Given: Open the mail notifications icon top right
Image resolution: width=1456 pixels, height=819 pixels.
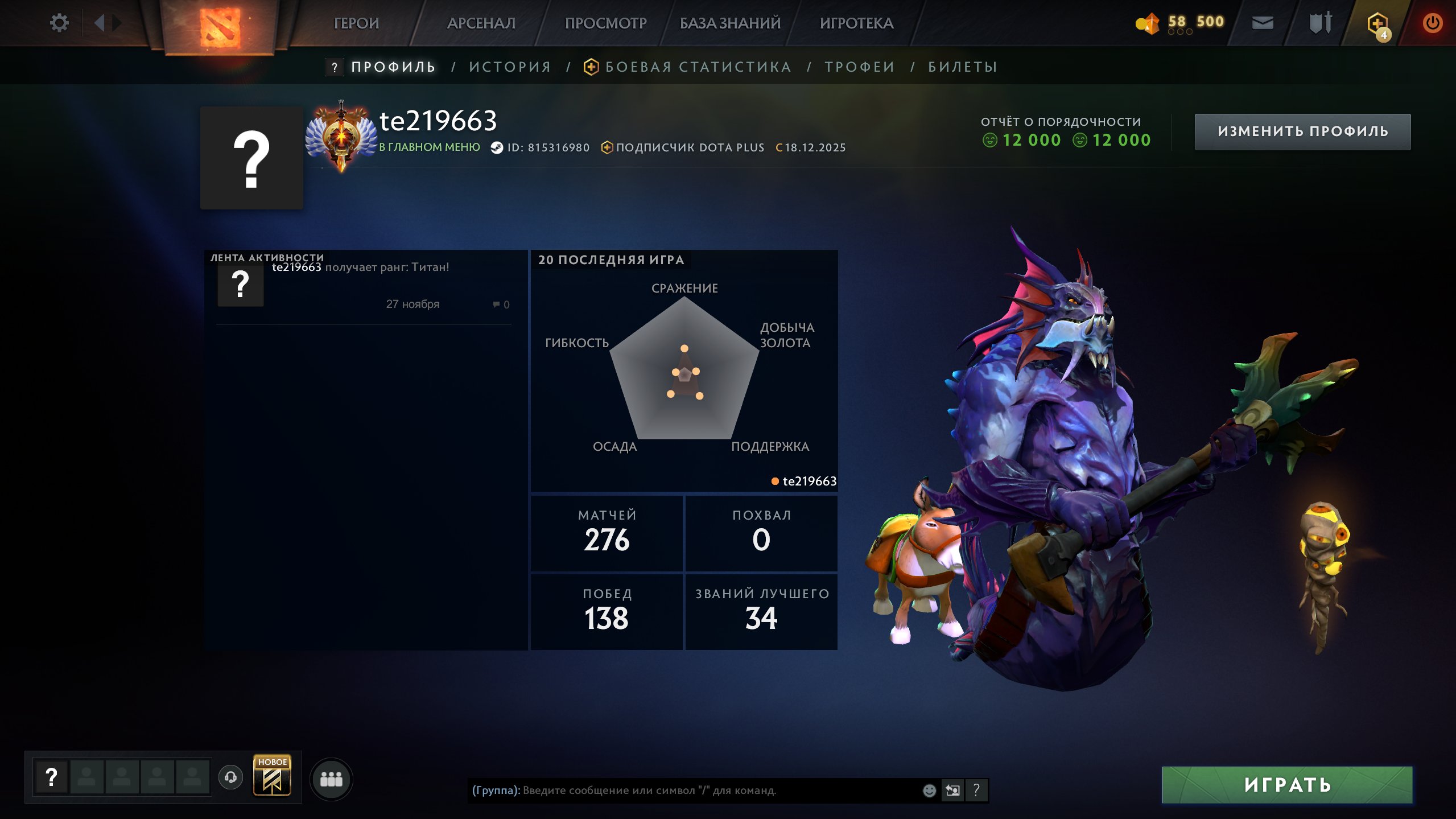Looking at the screenshot, I should click(x=1263, y=23).
